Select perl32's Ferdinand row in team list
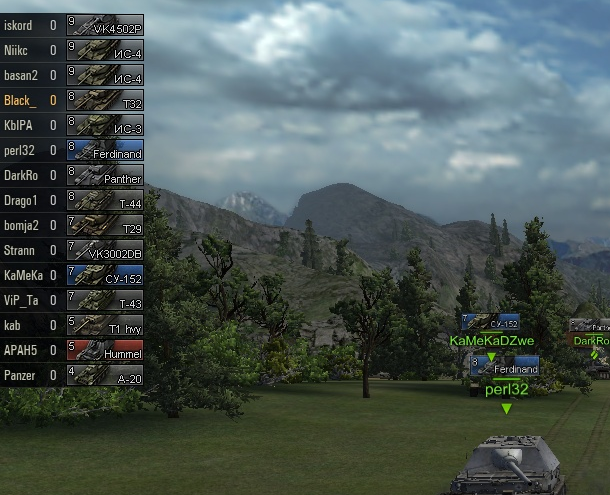Viewport: 610px width, 495px height. (x=72, y=150)
